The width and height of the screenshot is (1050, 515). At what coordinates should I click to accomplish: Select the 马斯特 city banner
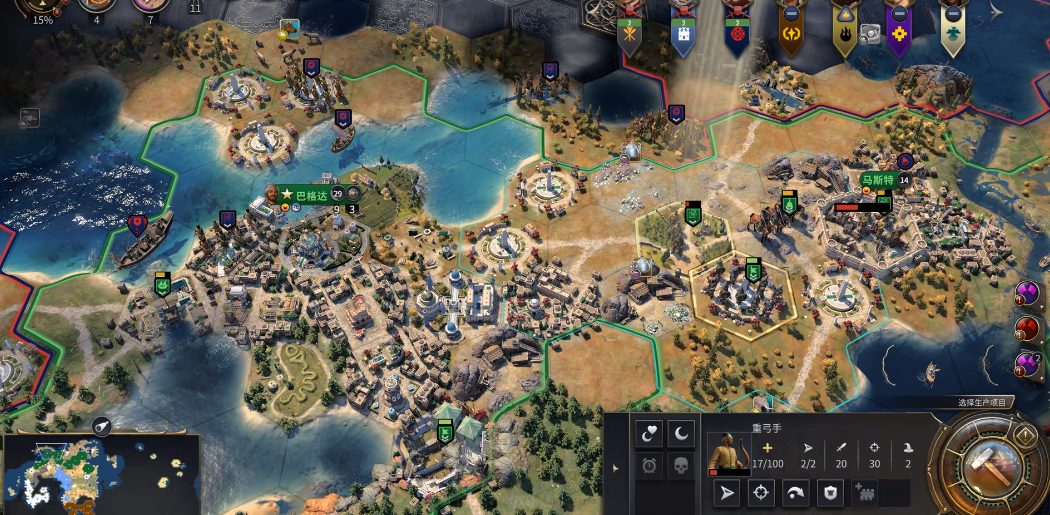877,181
